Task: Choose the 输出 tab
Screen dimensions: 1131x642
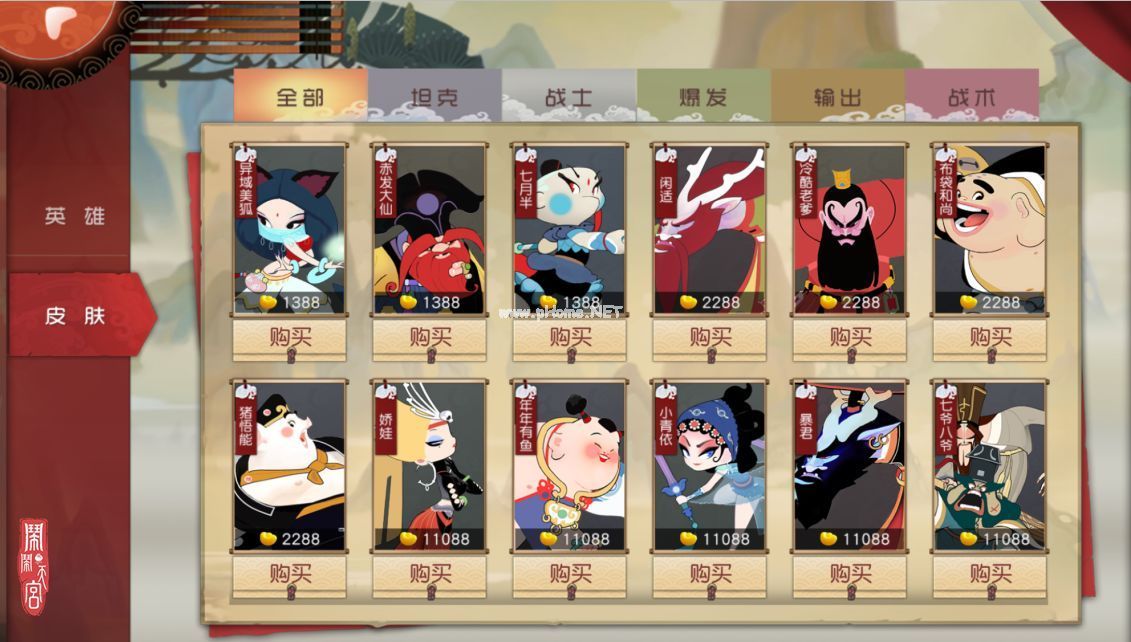Action: [x=838, y=98]
